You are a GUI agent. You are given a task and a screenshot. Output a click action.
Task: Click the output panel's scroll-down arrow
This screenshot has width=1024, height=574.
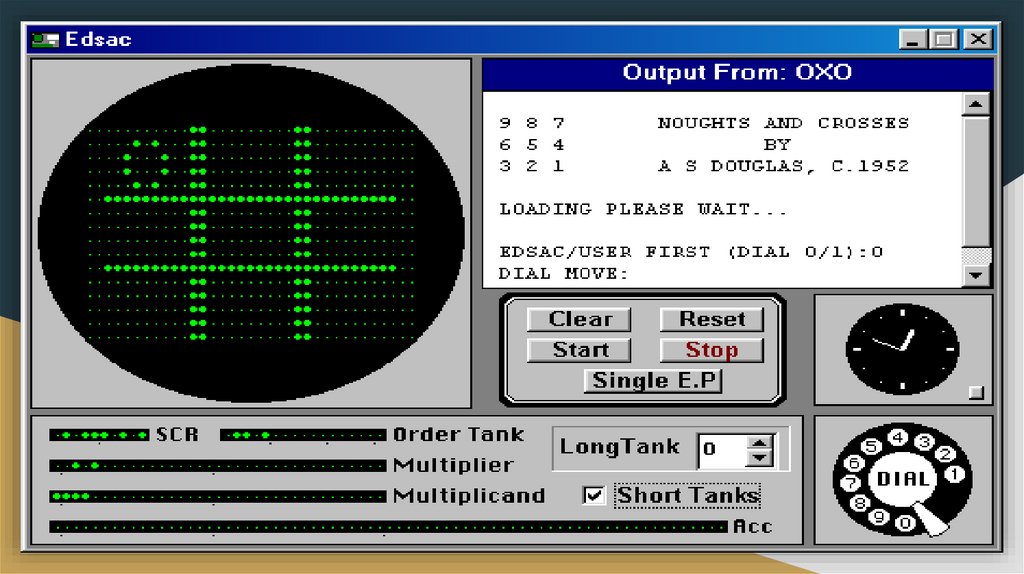coord(977,274)
